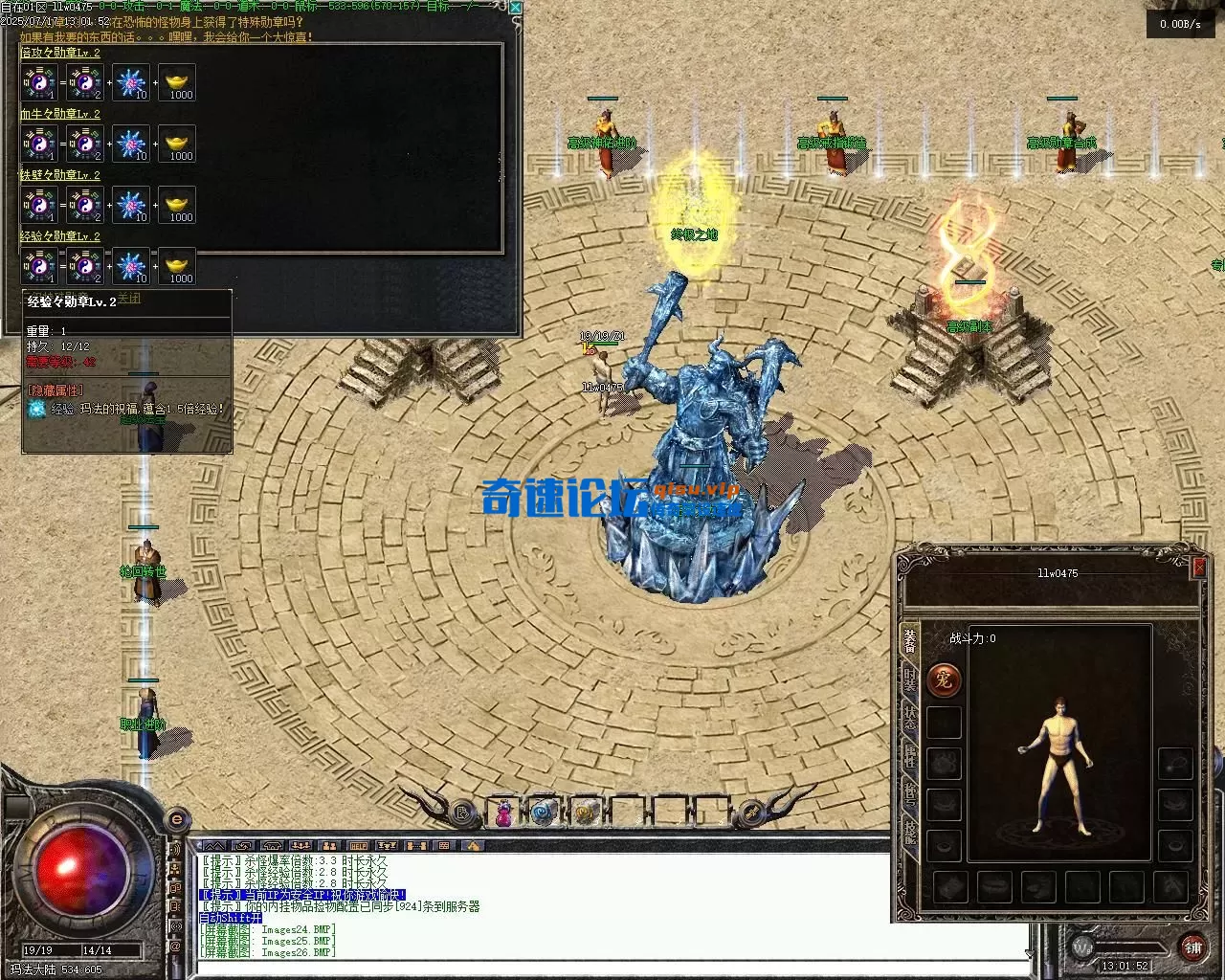Select the 倍攻勋章Lv.2 recipe link
The image size is (1225, 980).
coord(60,53)
